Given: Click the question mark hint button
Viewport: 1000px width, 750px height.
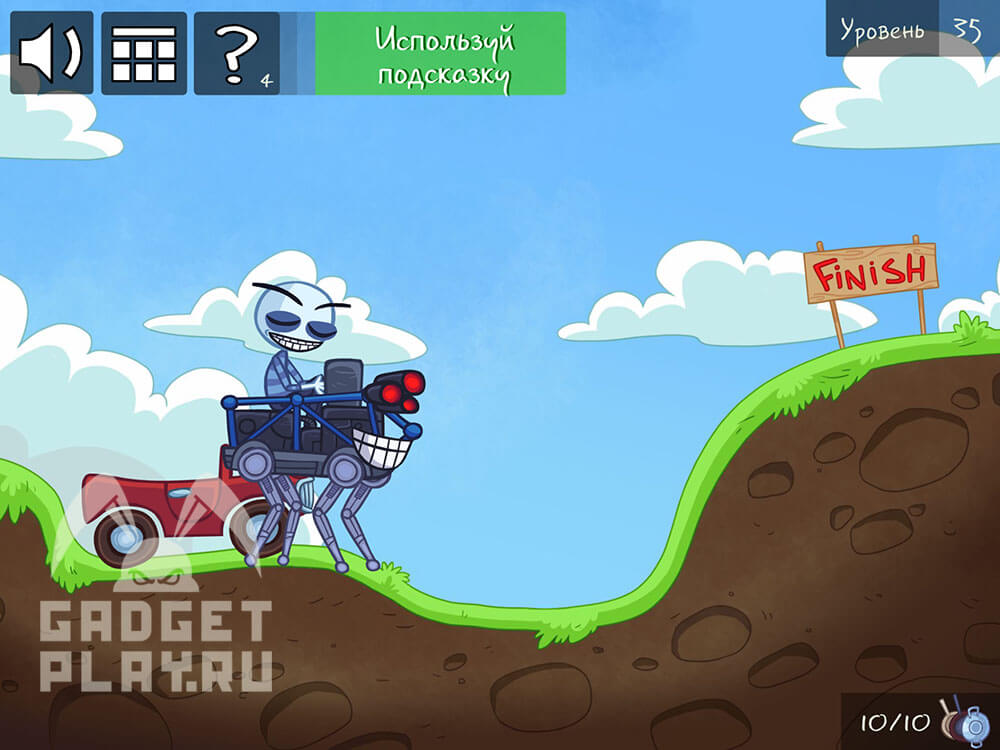Looking at the screenshot, I should (237, 53).
